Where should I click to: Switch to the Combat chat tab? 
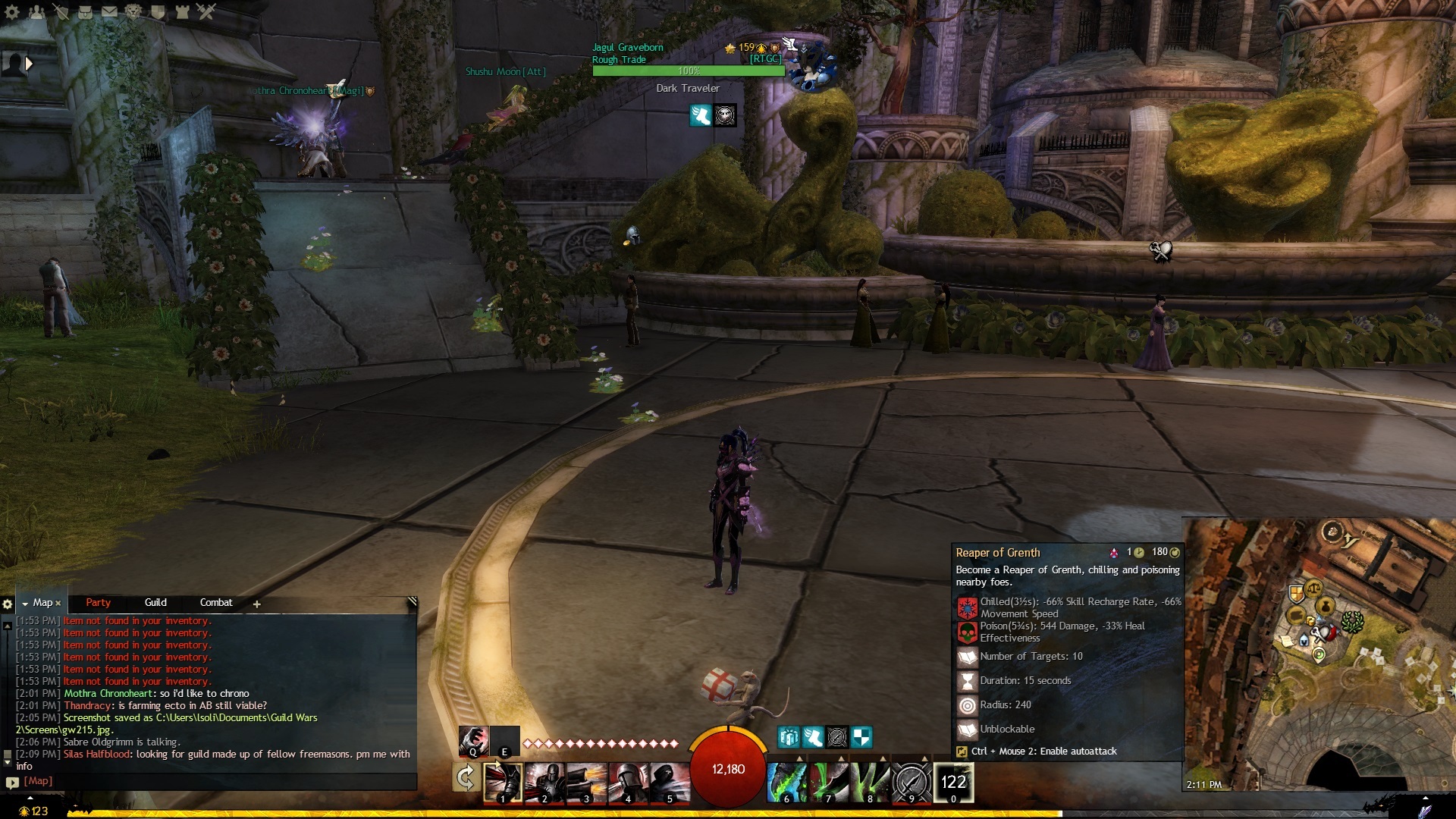216,603
